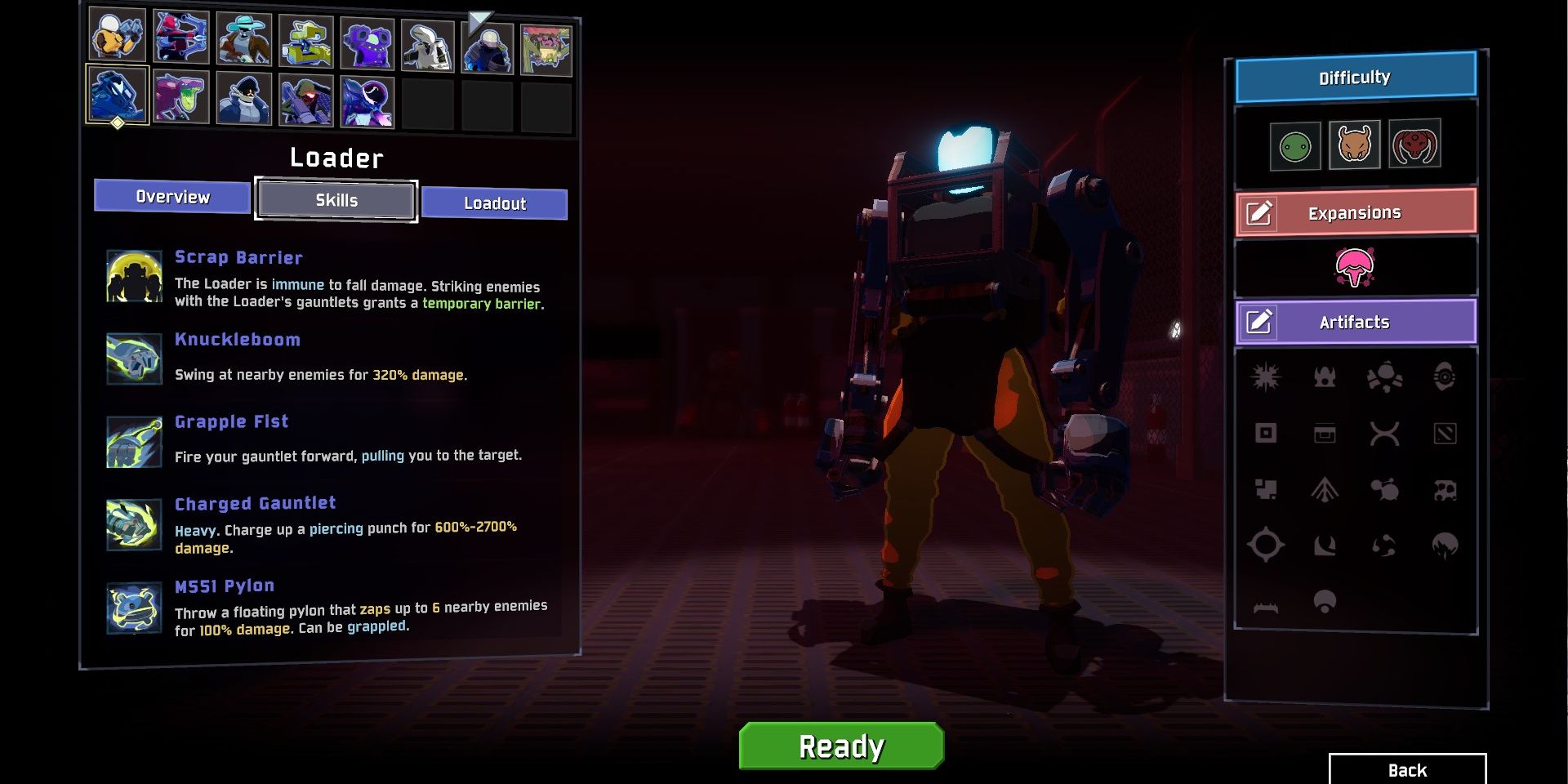
Task: Click the Knuckleboom skill icon
Action: pos(134,358)
